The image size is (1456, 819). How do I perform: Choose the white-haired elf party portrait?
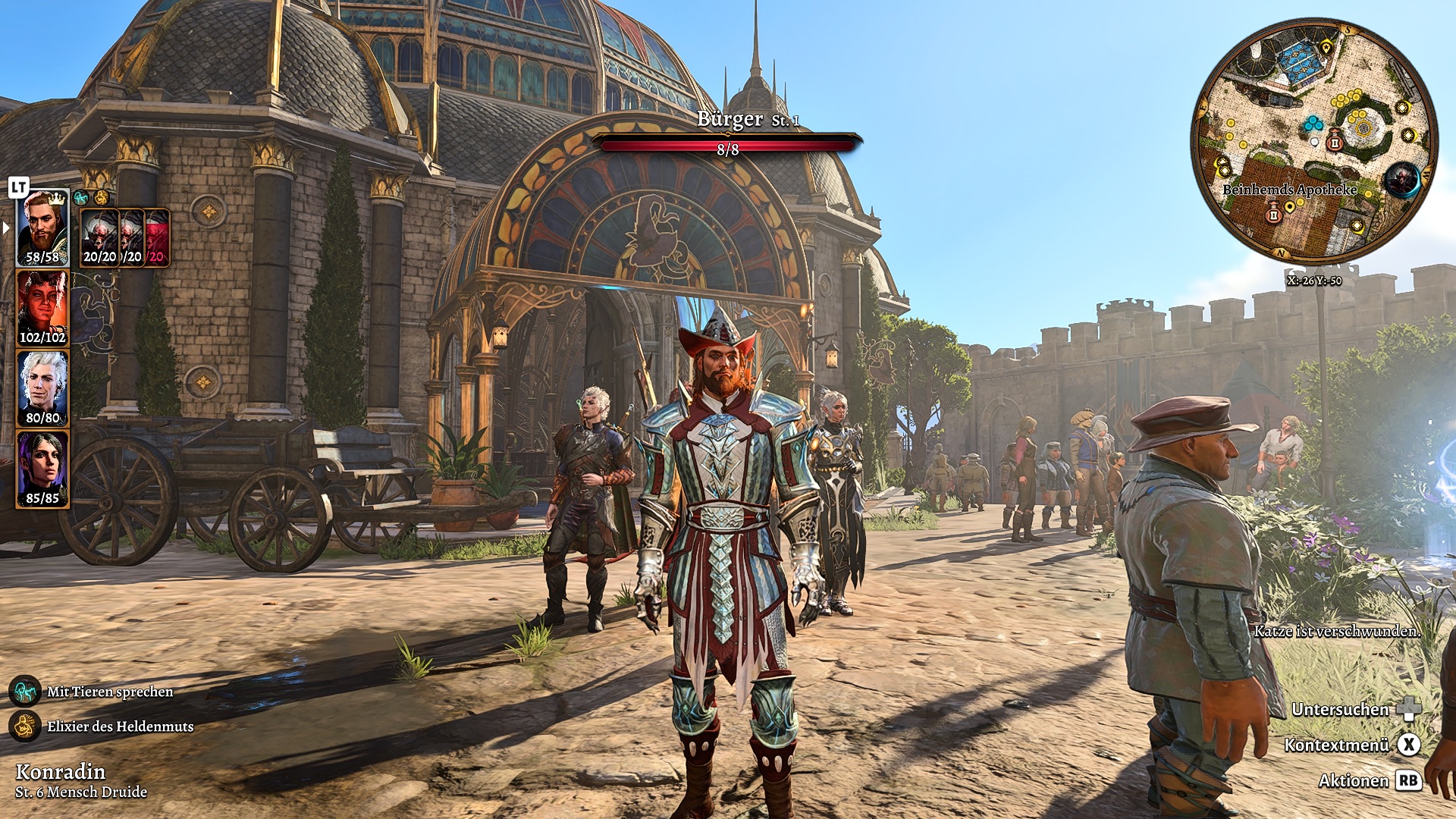[42, 388]
